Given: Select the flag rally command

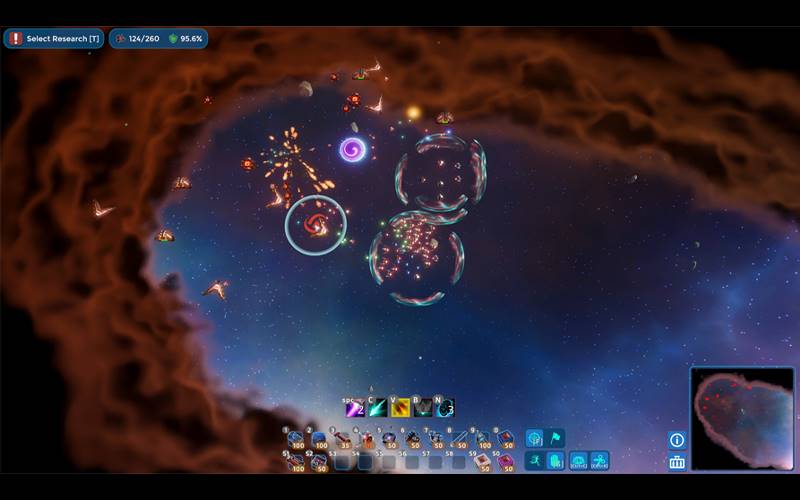Looking at the screenshot, I should click(x=556, y=438).
